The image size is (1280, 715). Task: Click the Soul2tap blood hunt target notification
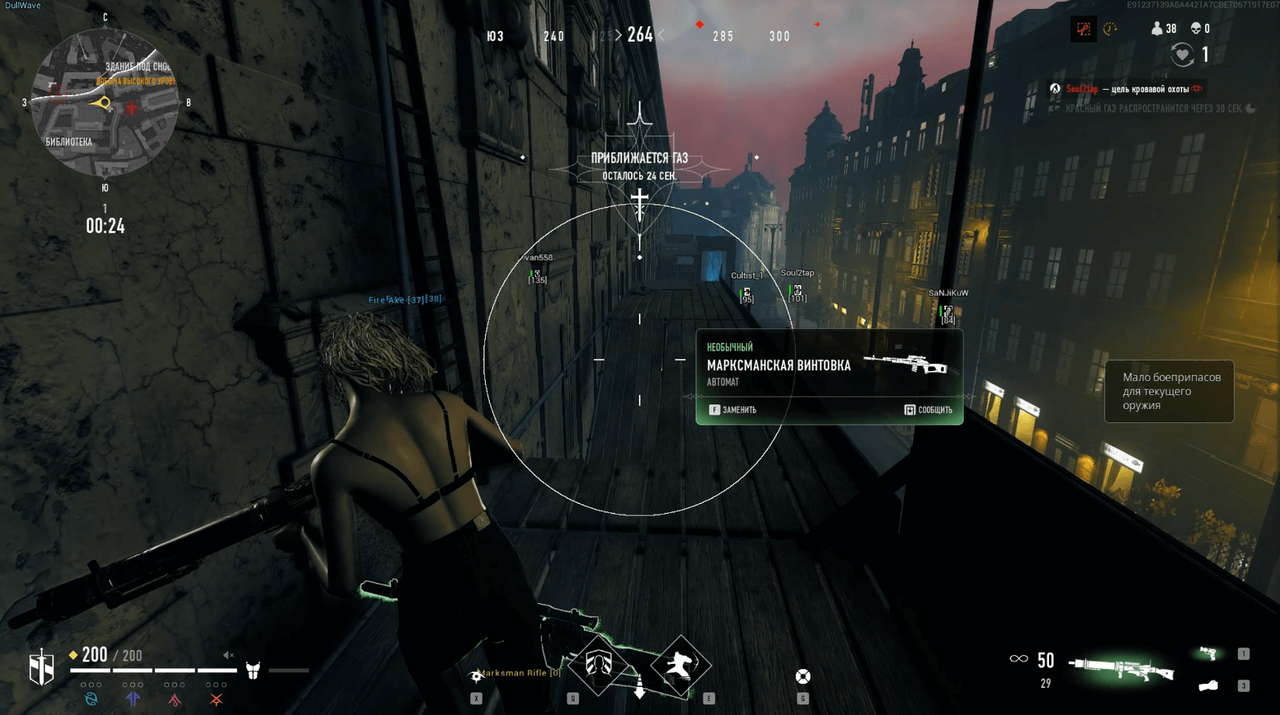coord(1125,89)
